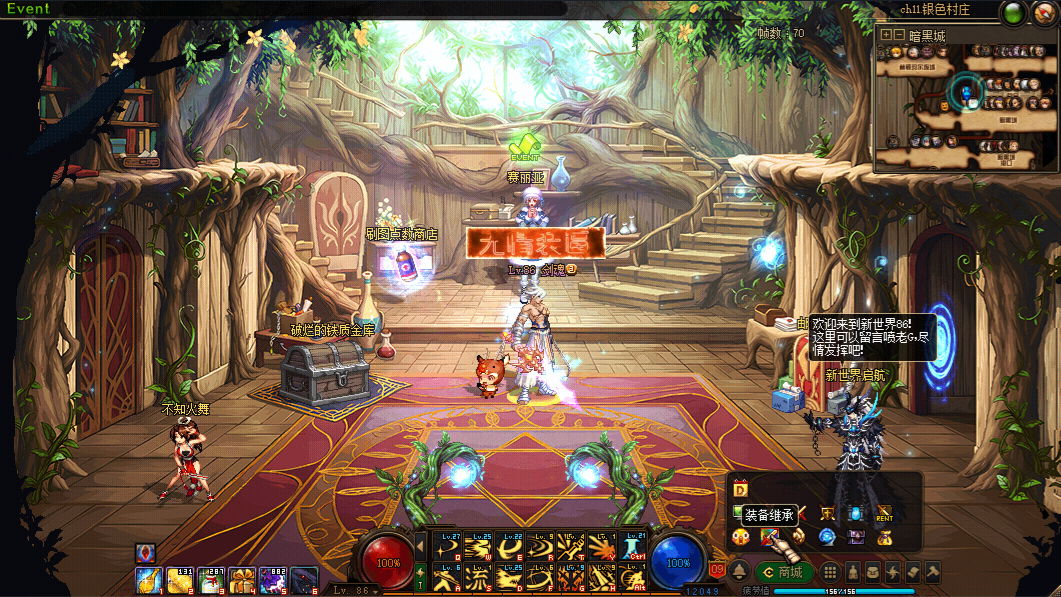Open the purple treasure chest icon

(x=856, y=538)
